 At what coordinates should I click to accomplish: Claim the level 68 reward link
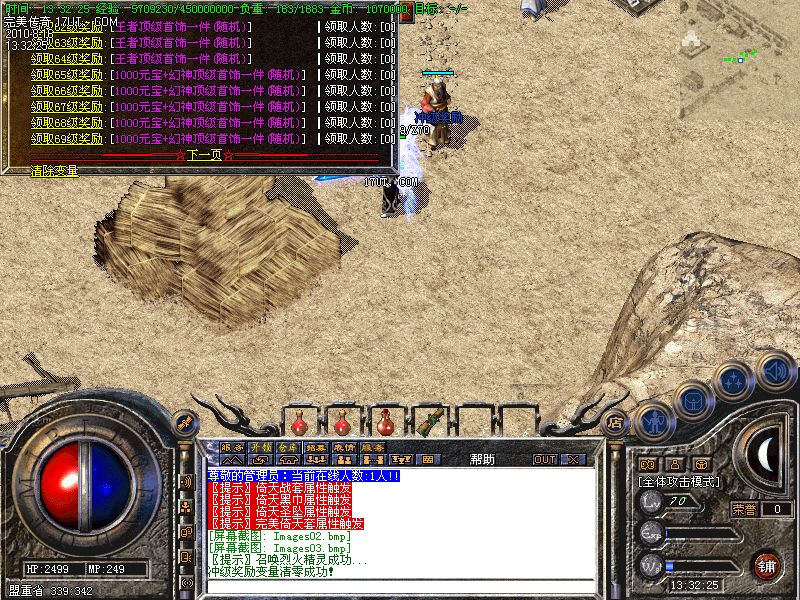pos(67,122)
